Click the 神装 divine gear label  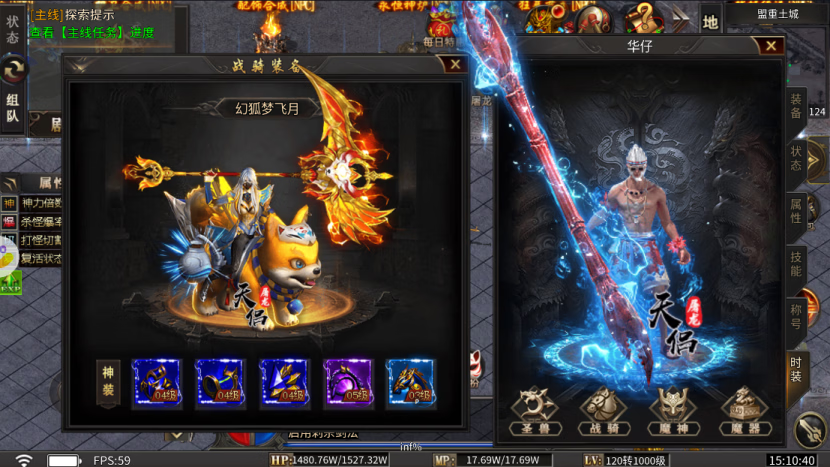[109, 383]
